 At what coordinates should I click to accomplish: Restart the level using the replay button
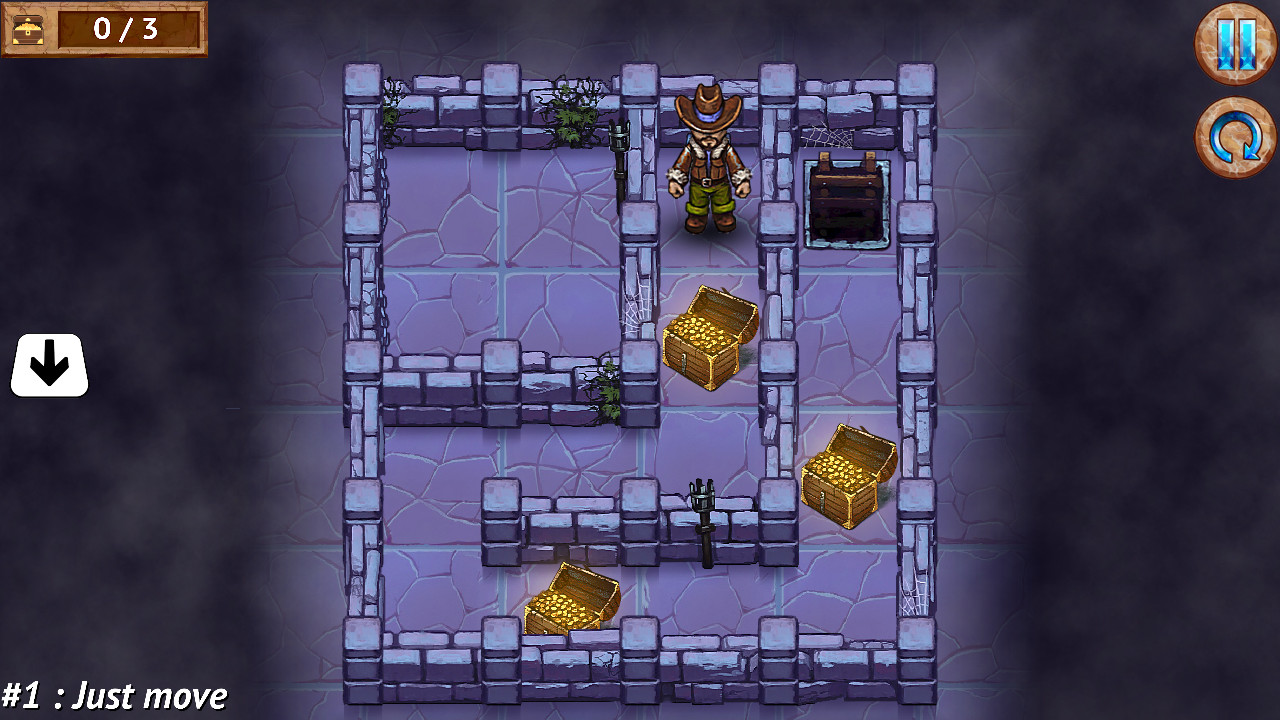pos(1234,131)
